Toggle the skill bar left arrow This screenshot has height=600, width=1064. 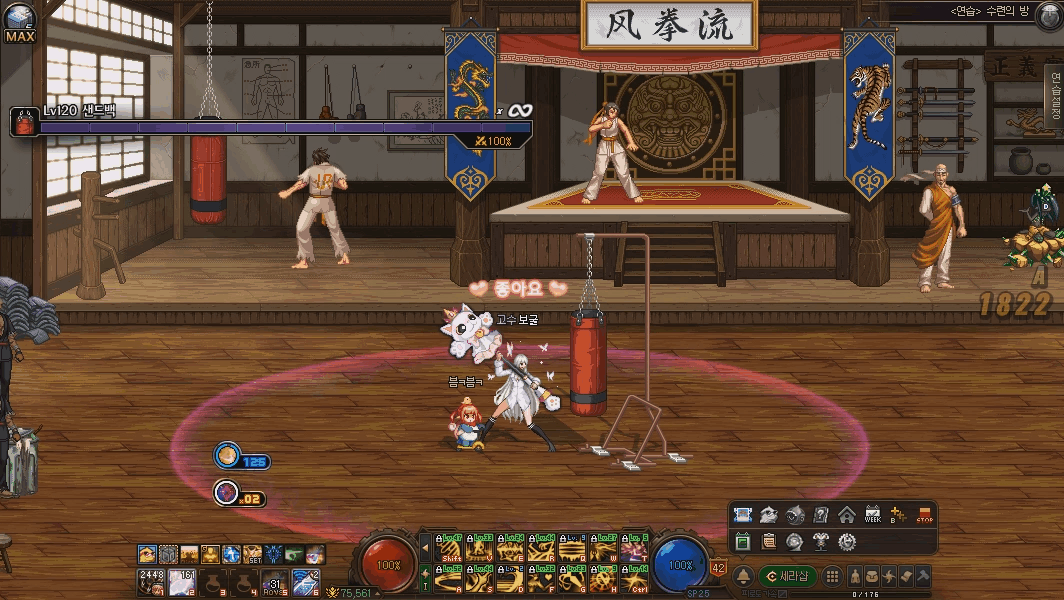coord(425,549)
